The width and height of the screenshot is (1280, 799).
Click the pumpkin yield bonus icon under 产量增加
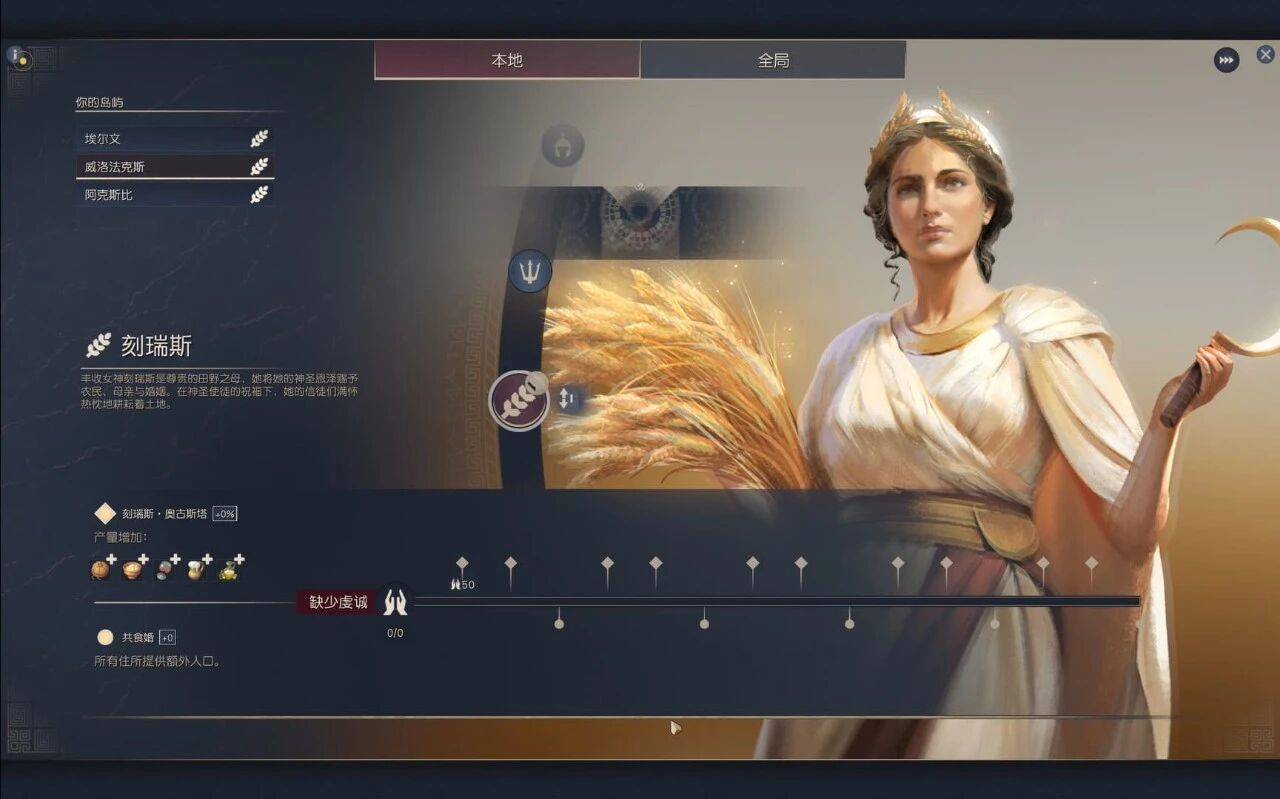(100, 569)
